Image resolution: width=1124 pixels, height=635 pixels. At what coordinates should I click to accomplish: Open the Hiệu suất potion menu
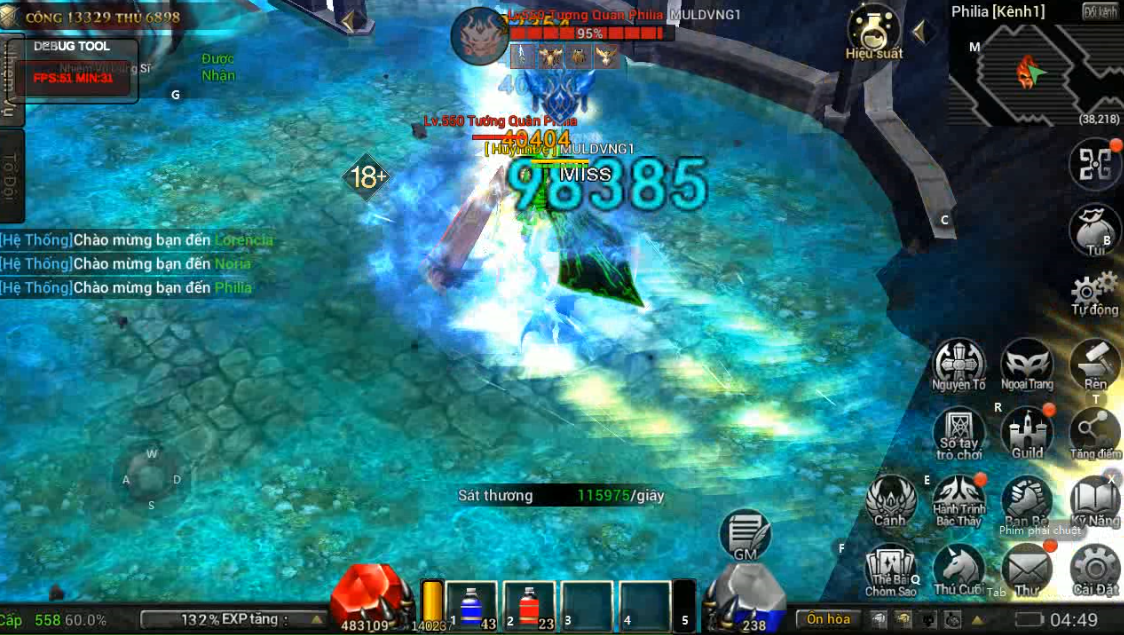(x=873, y=30)
